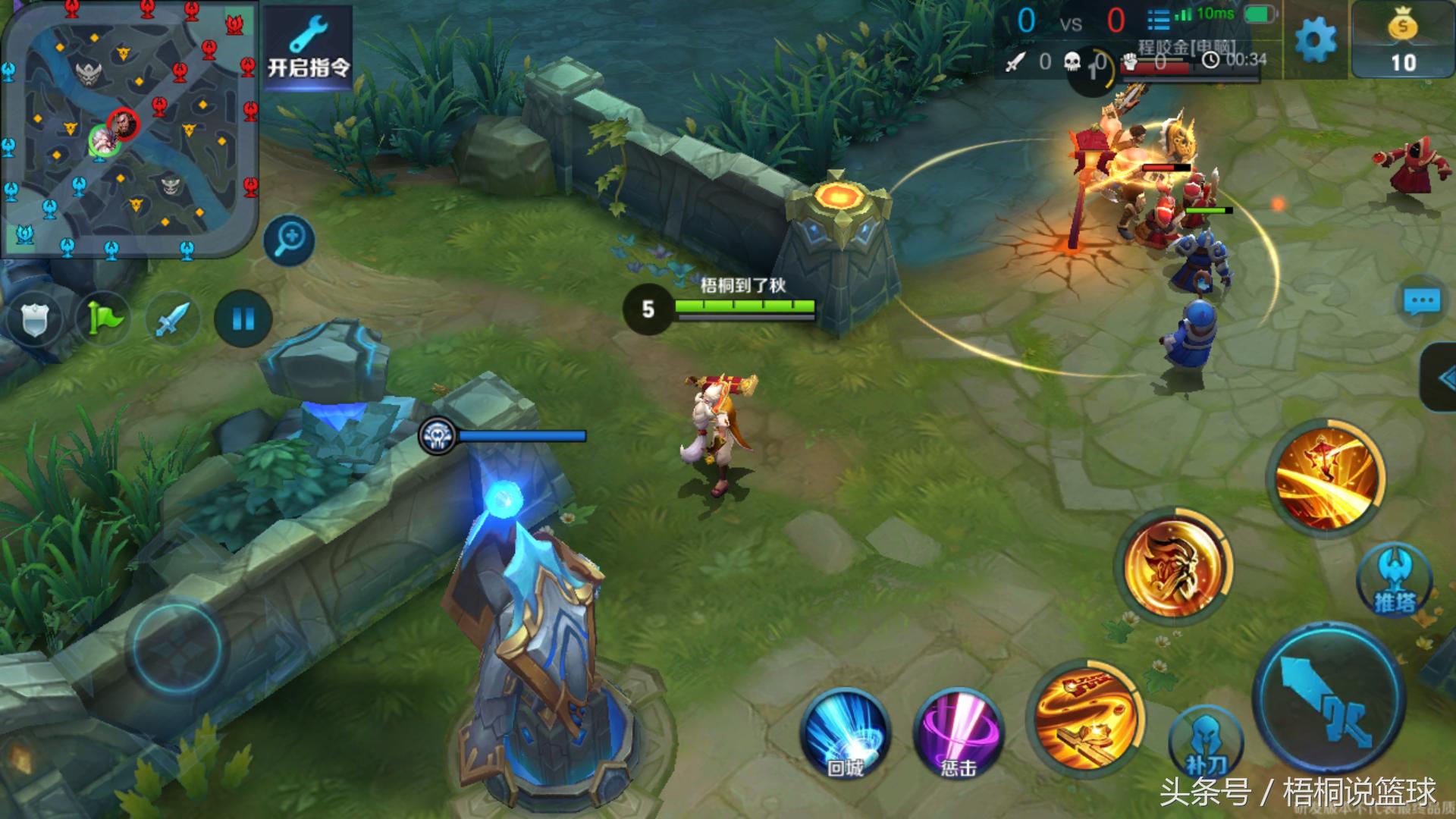Send the shield defend signal

34,319
